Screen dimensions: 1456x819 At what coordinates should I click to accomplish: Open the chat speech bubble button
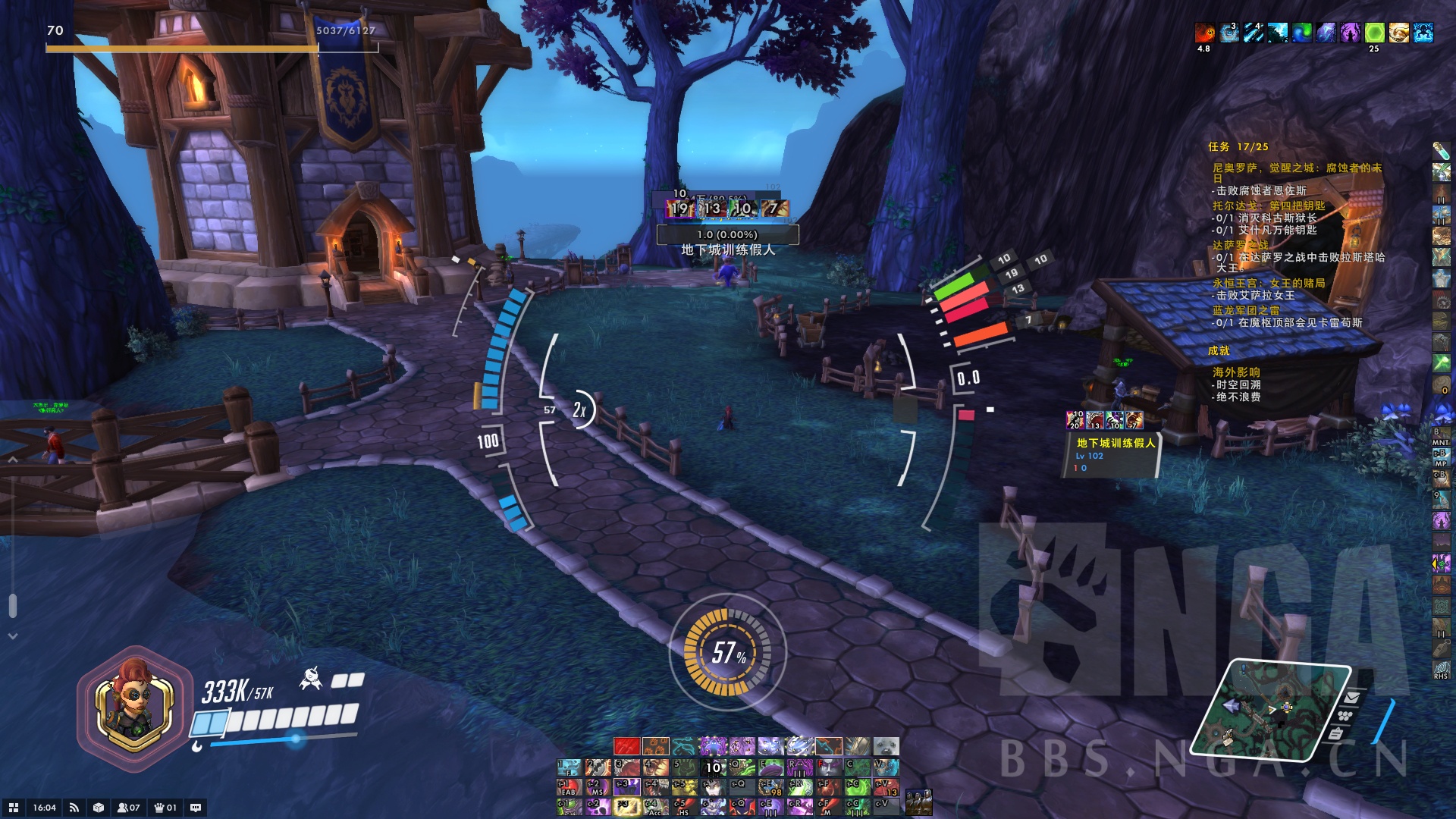tap(196, 808)
